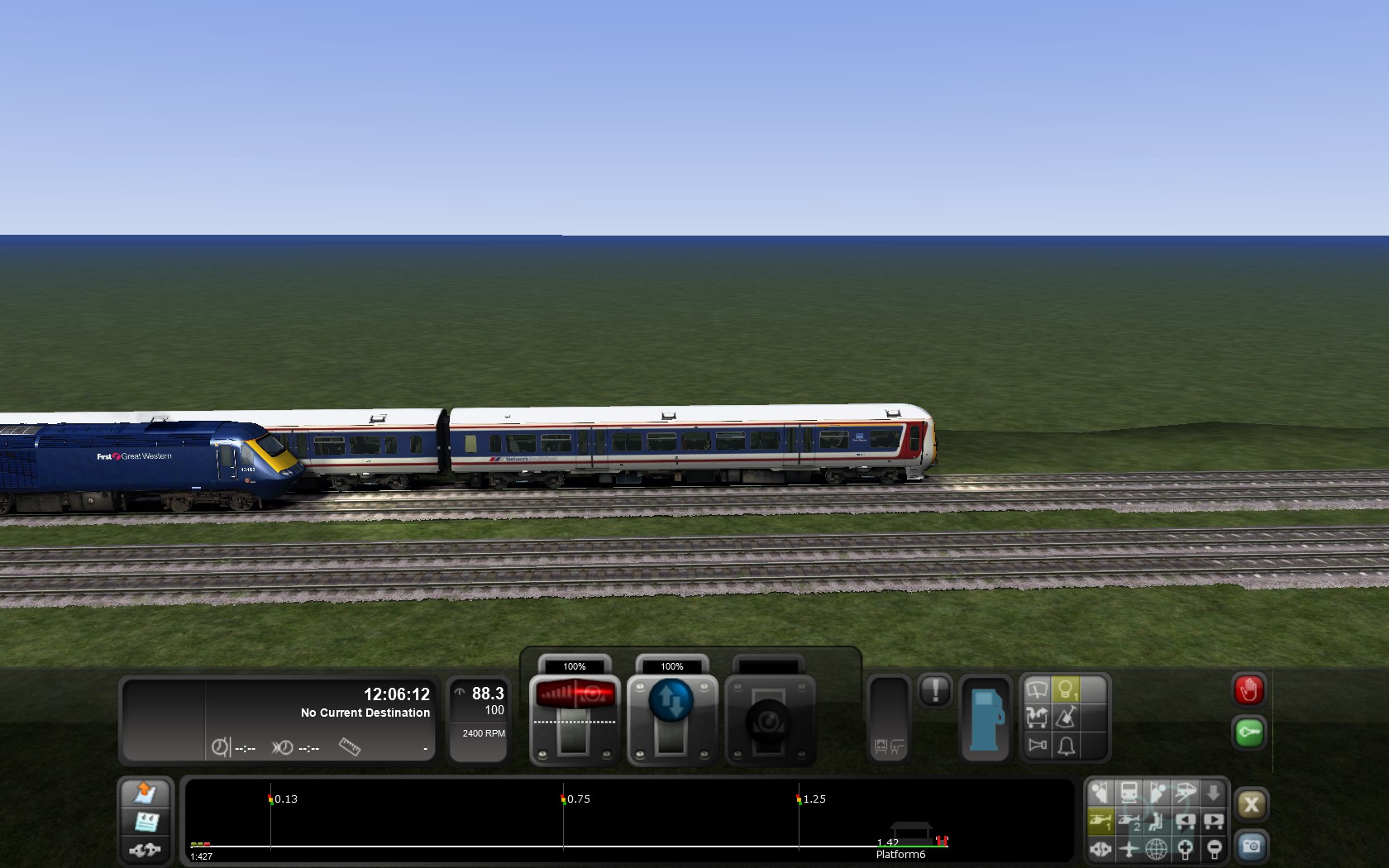Close the HUD with the X button
This screenshot has width=1389, height=868.
(1250, 804)
